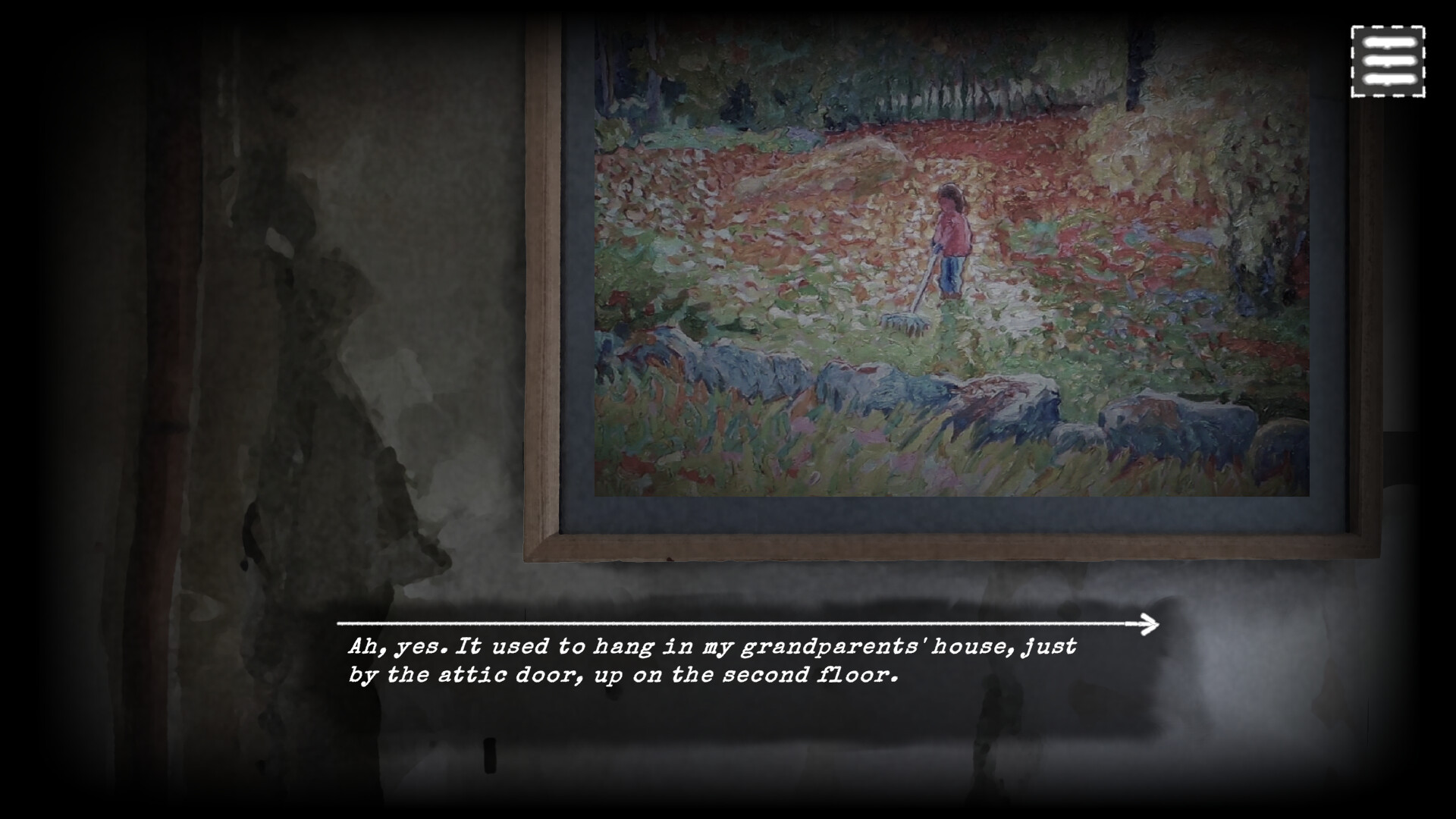Continue the story by clicking the narration box

(x=713, y=660)
